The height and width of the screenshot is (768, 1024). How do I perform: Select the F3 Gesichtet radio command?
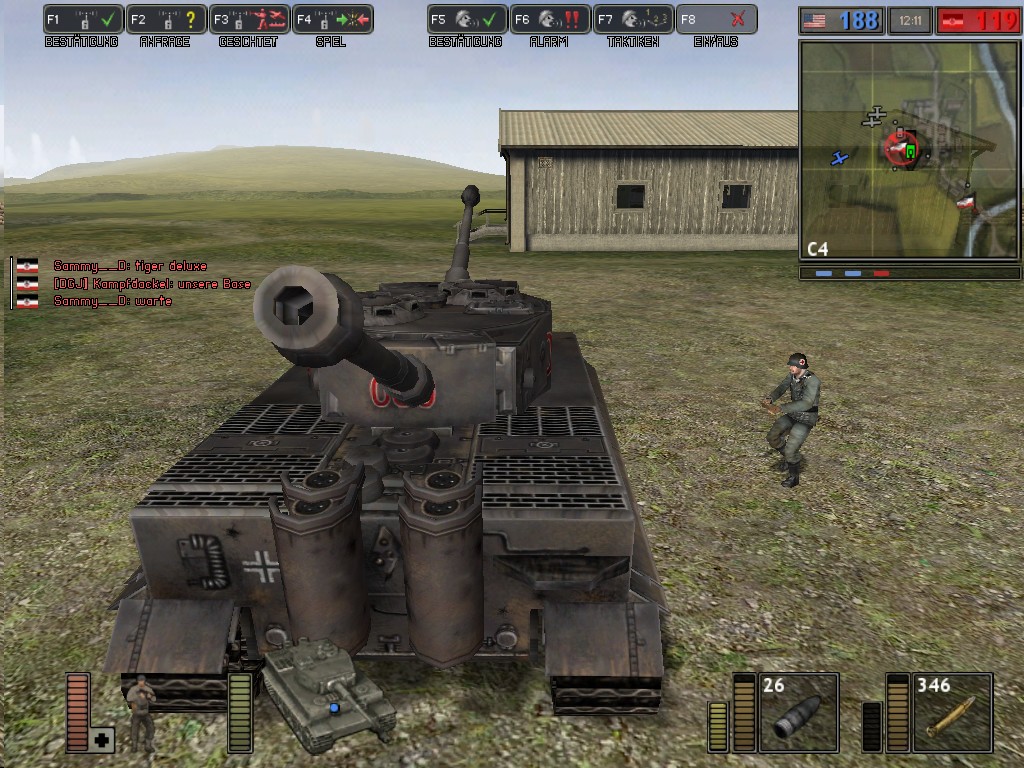250,19
